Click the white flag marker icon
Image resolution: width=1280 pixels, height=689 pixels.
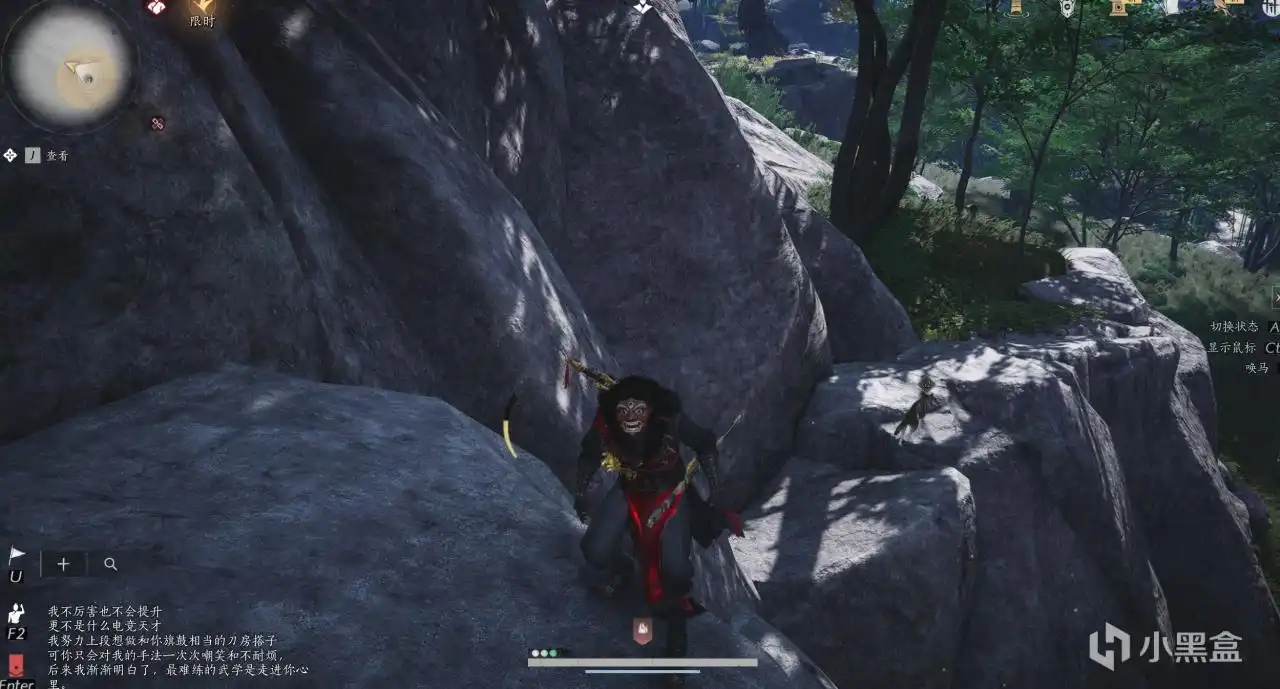pyautogui.click(x=16, y=555)
